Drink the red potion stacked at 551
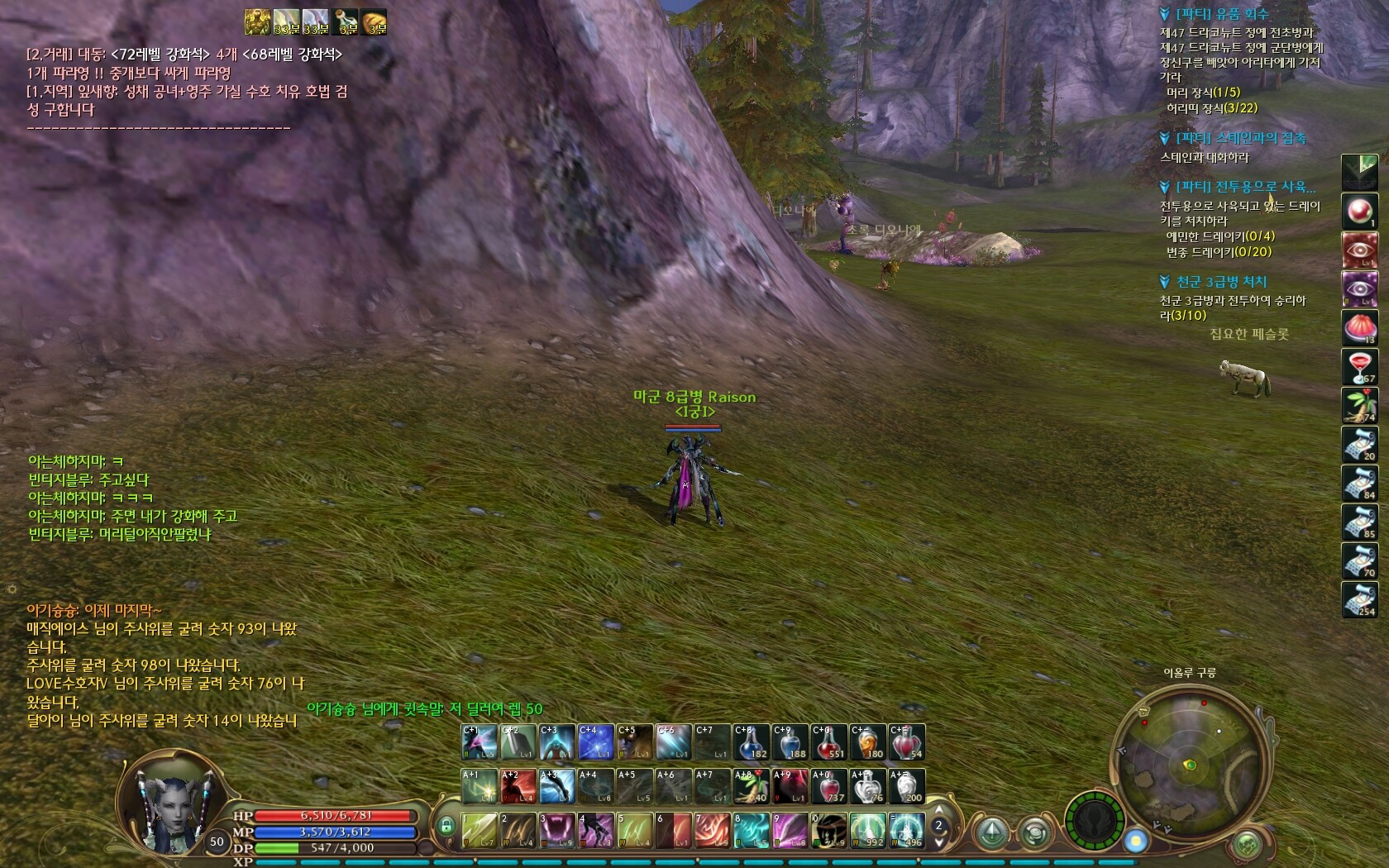The width and height of the screenshot is (1389, 868). pyautogui.click(x=828, y=742)
